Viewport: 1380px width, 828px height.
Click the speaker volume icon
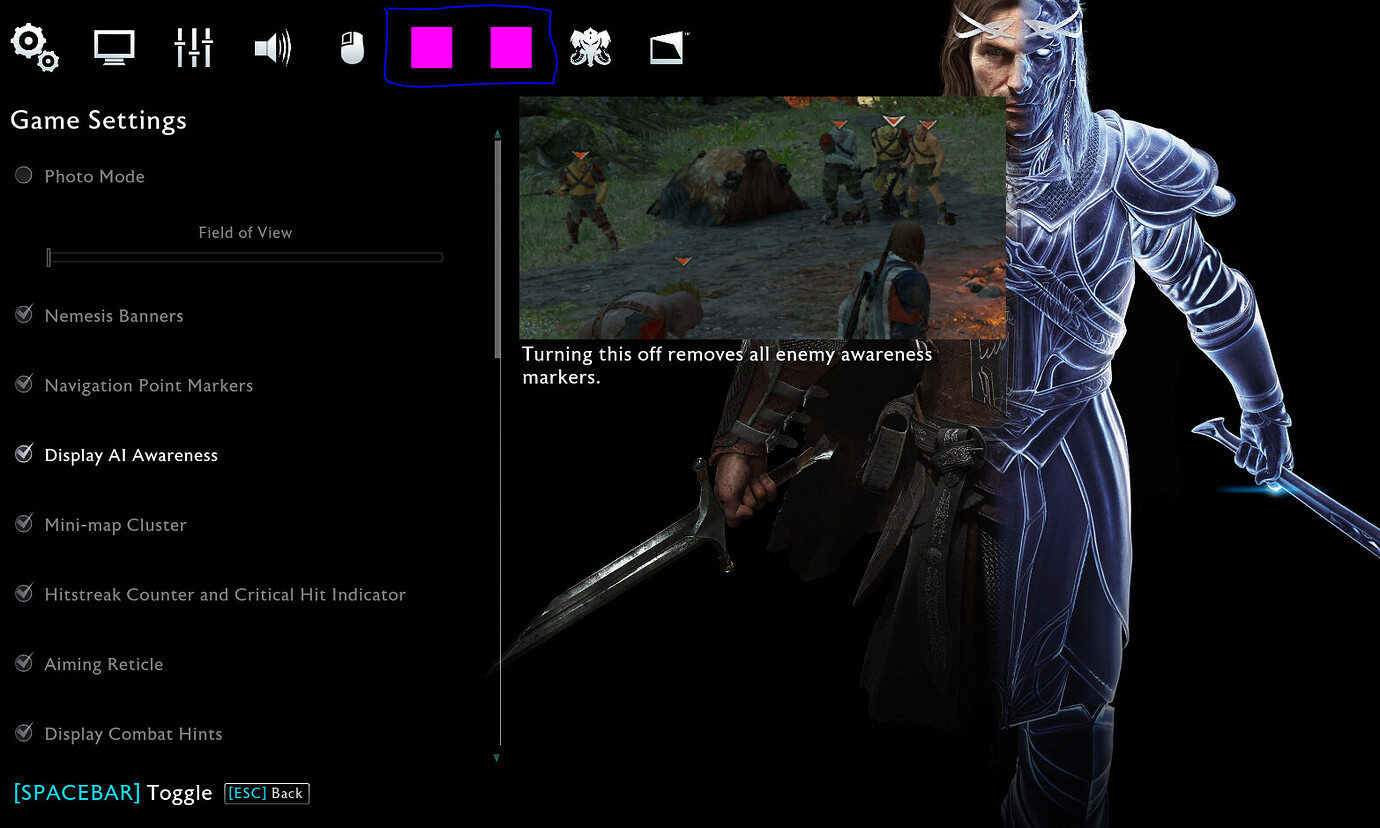[272, 46]
